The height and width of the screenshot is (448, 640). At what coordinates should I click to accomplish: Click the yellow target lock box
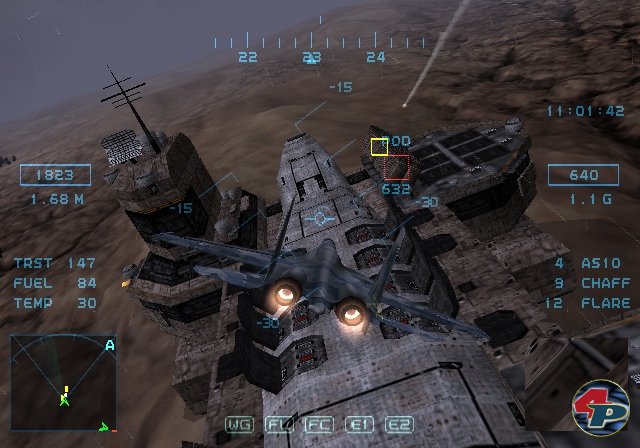(x=380, y=147)
